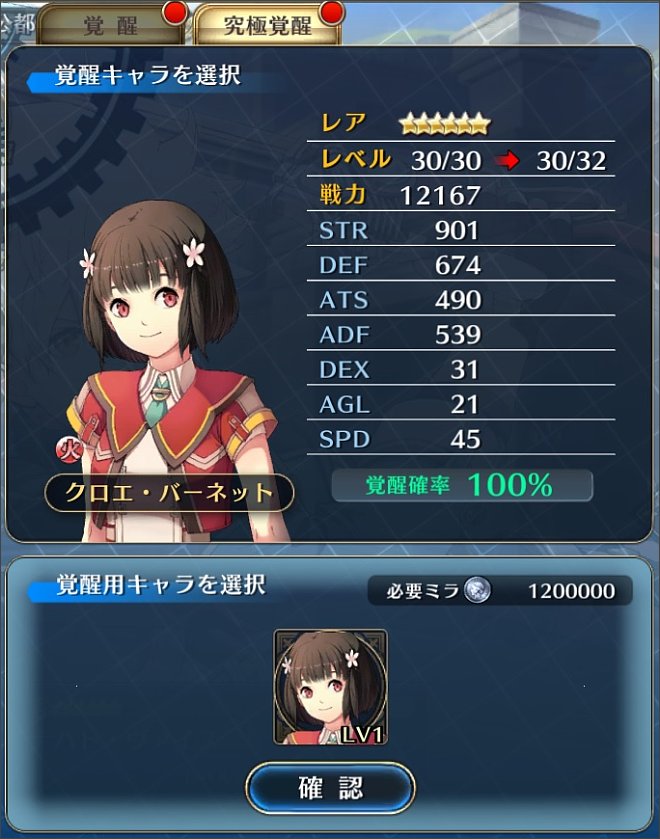This screenshot has height=839, width=660.
Task: Confirm awakening with the 確認 button
Action: 330,787
